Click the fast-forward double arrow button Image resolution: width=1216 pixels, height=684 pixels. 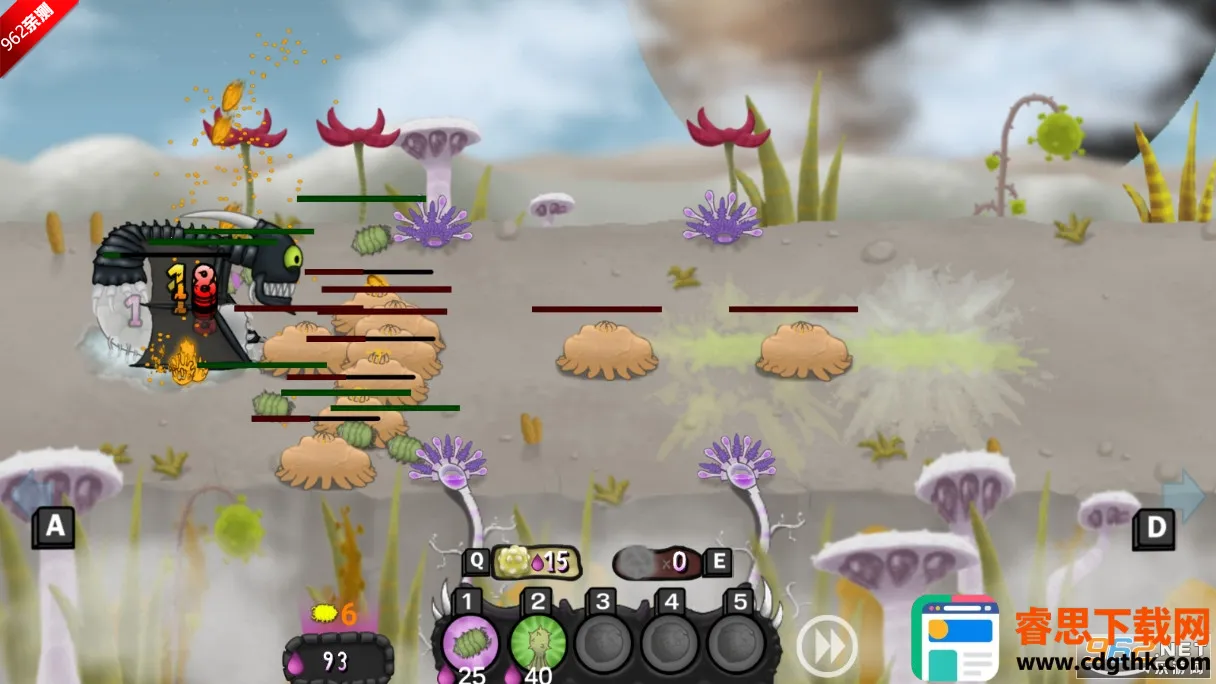point(827,646)
